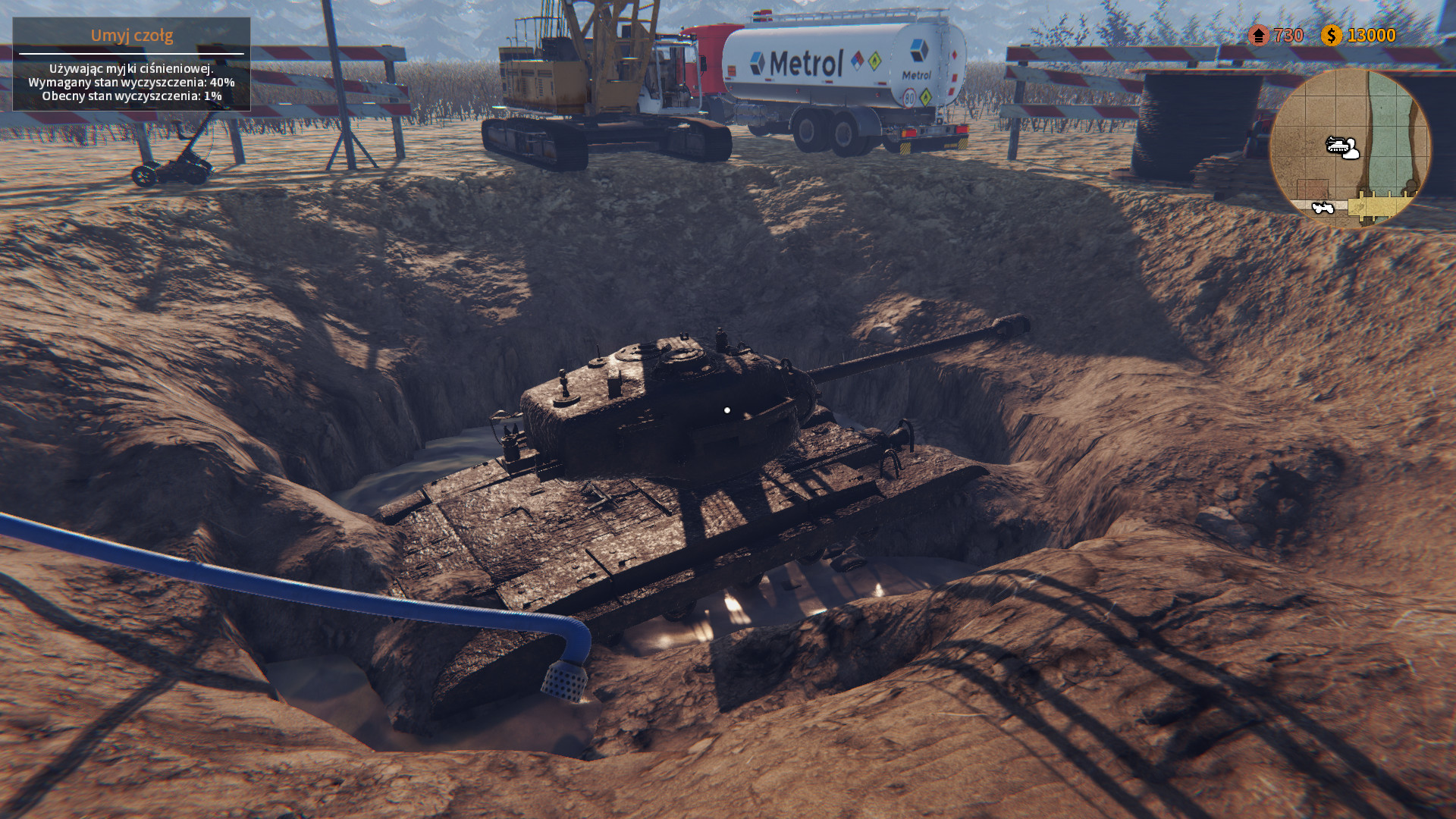Select the tank marker on the minimap
Viewport: 1456px width, 819px height.
[x=1337, y=144]
